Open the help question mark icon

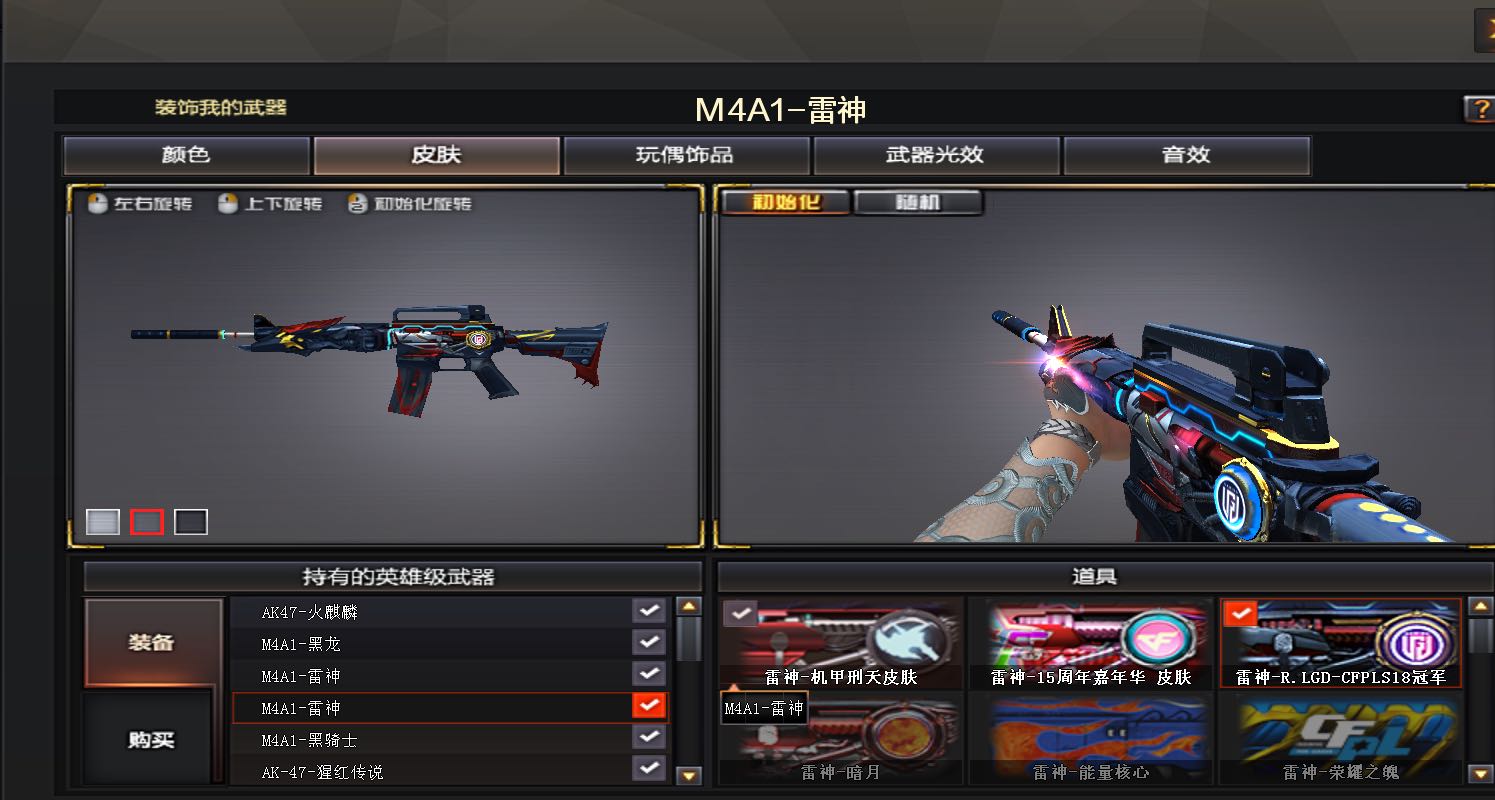1480,110
